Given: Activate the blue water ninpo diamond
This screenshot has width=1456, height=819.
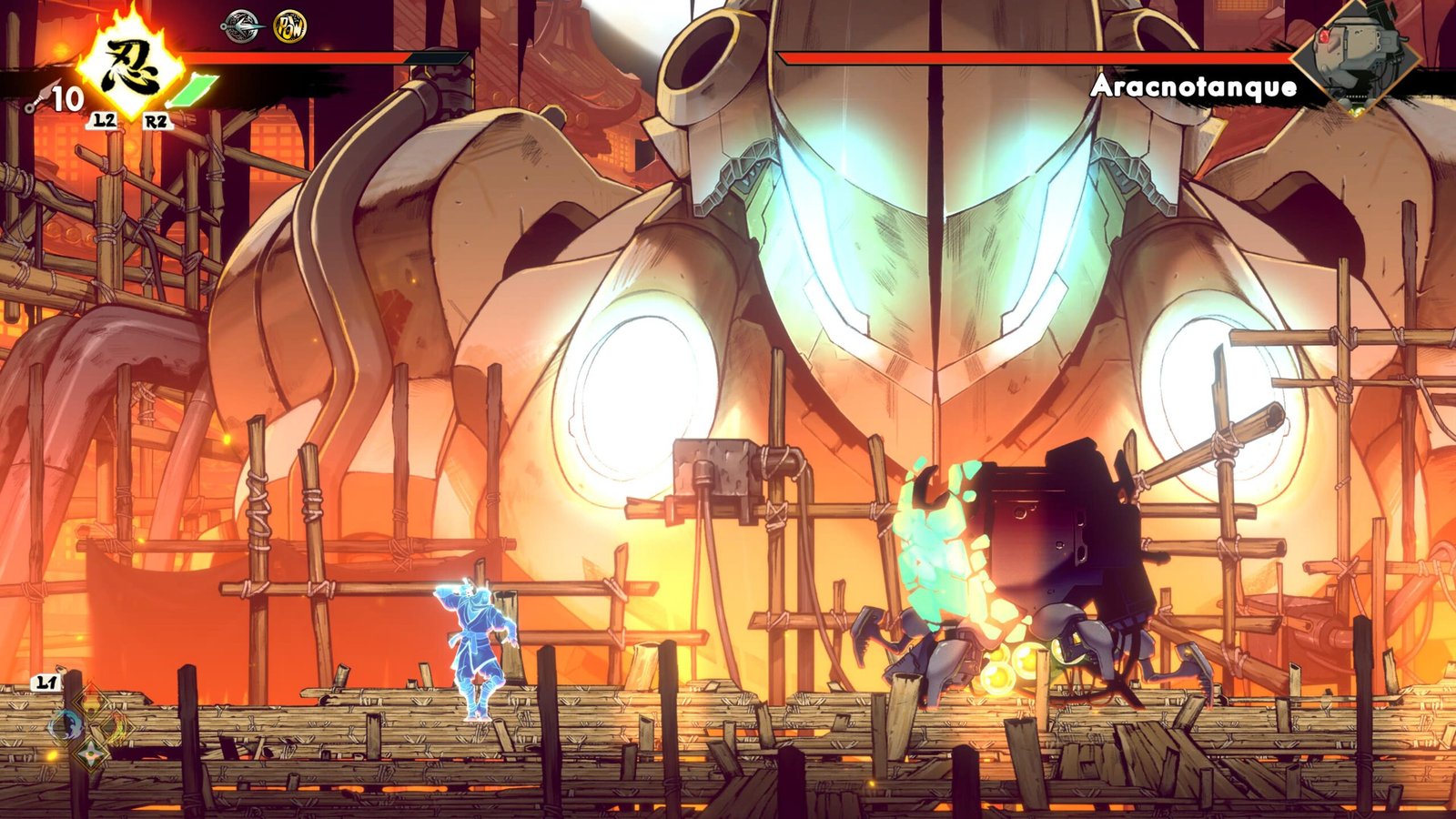Looking at the screenshot, I should point(66,725).
